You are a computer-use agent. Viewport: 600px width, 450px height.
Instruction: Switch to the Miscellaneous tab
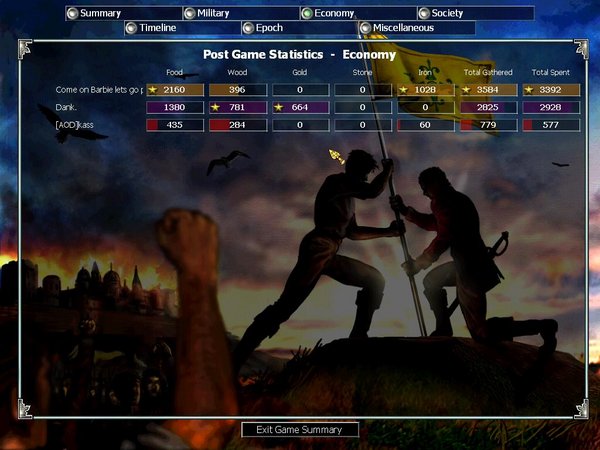click(403, 28)
